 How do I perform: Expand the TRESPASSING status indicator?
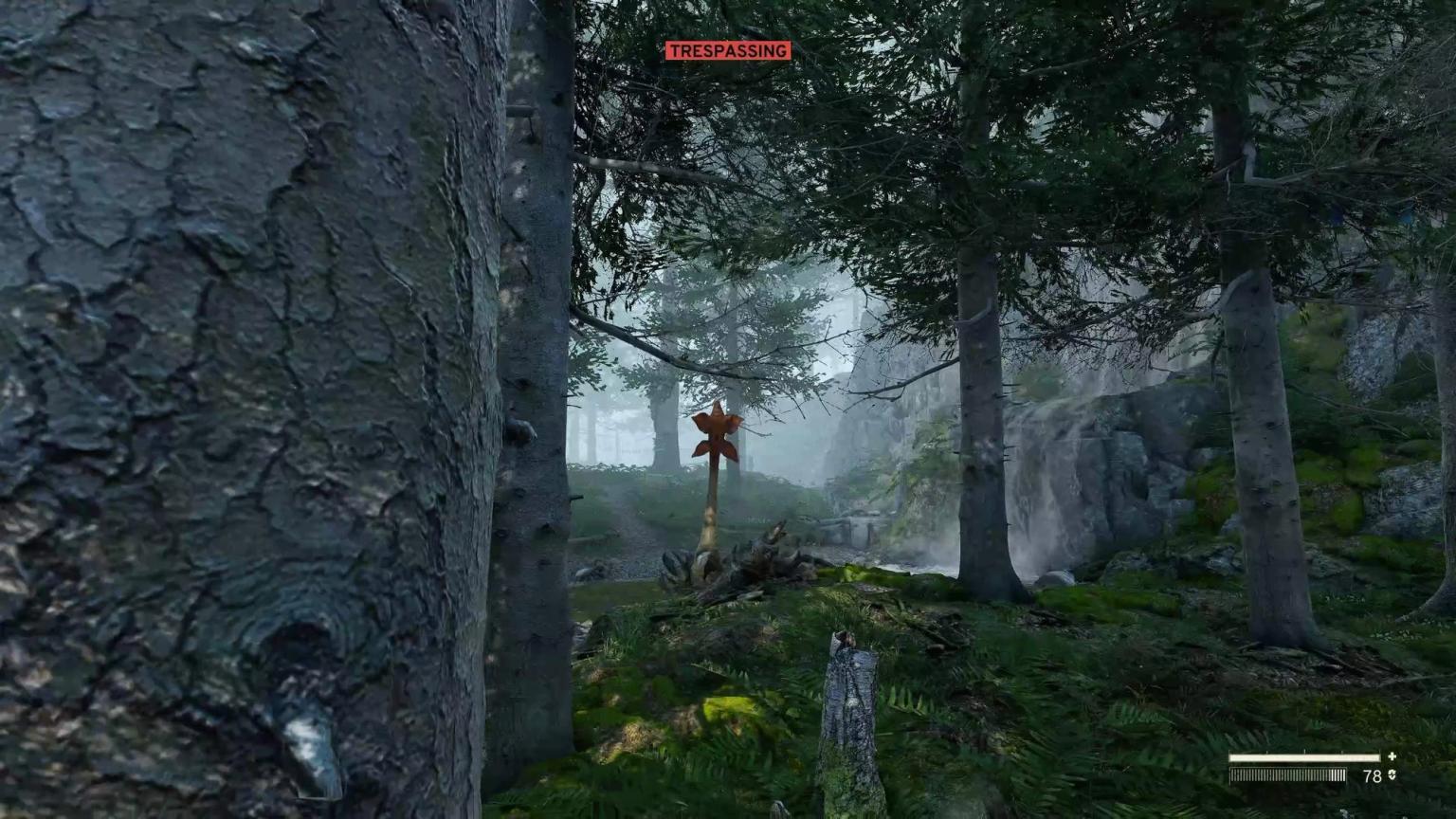coord(728,50)
